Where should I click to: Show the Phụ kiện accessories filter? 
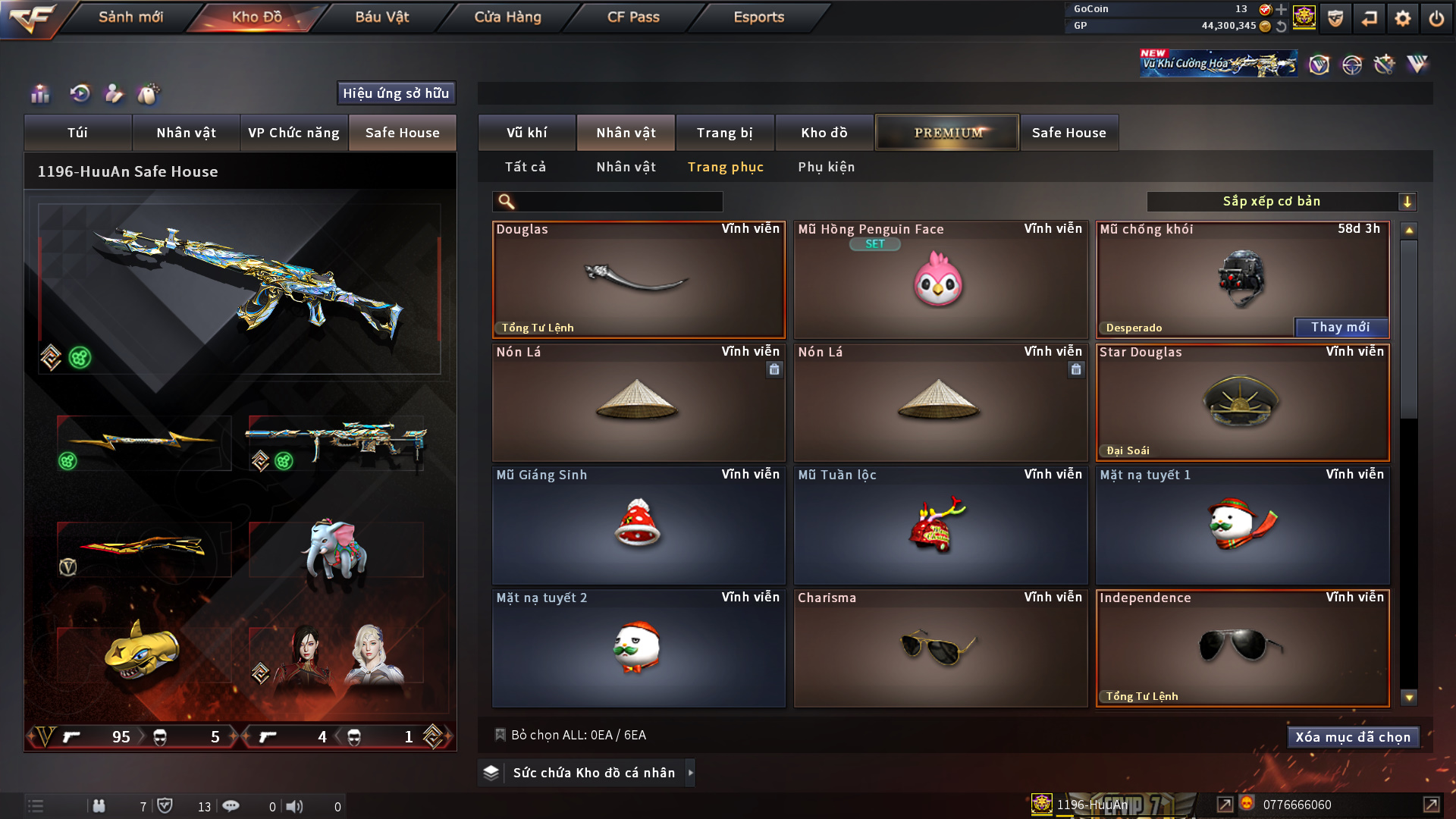point(826,167)
